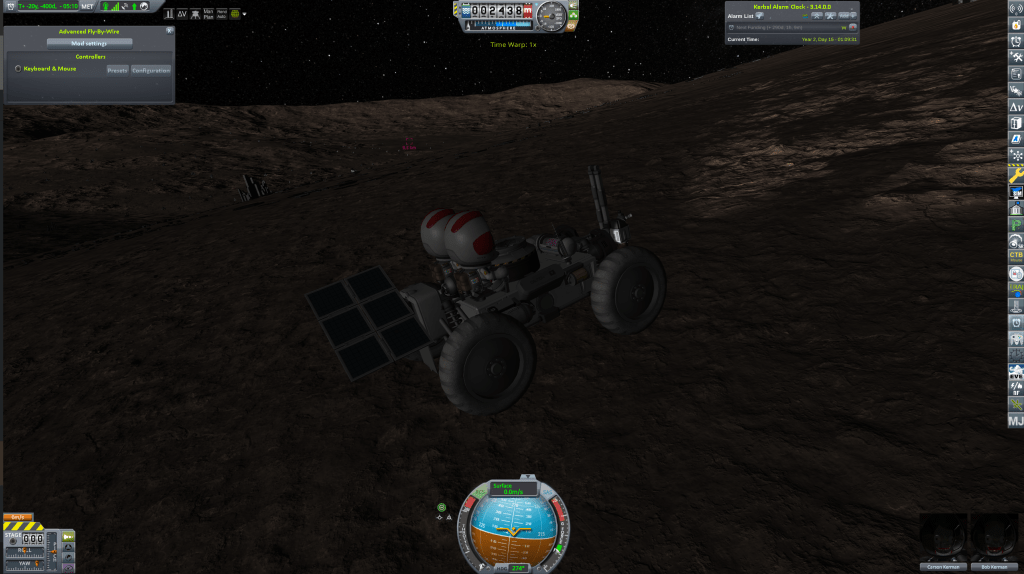Toggle the Keyboard & Mouse controller radio
This screenshot has width=1024, height=574.
18,69
